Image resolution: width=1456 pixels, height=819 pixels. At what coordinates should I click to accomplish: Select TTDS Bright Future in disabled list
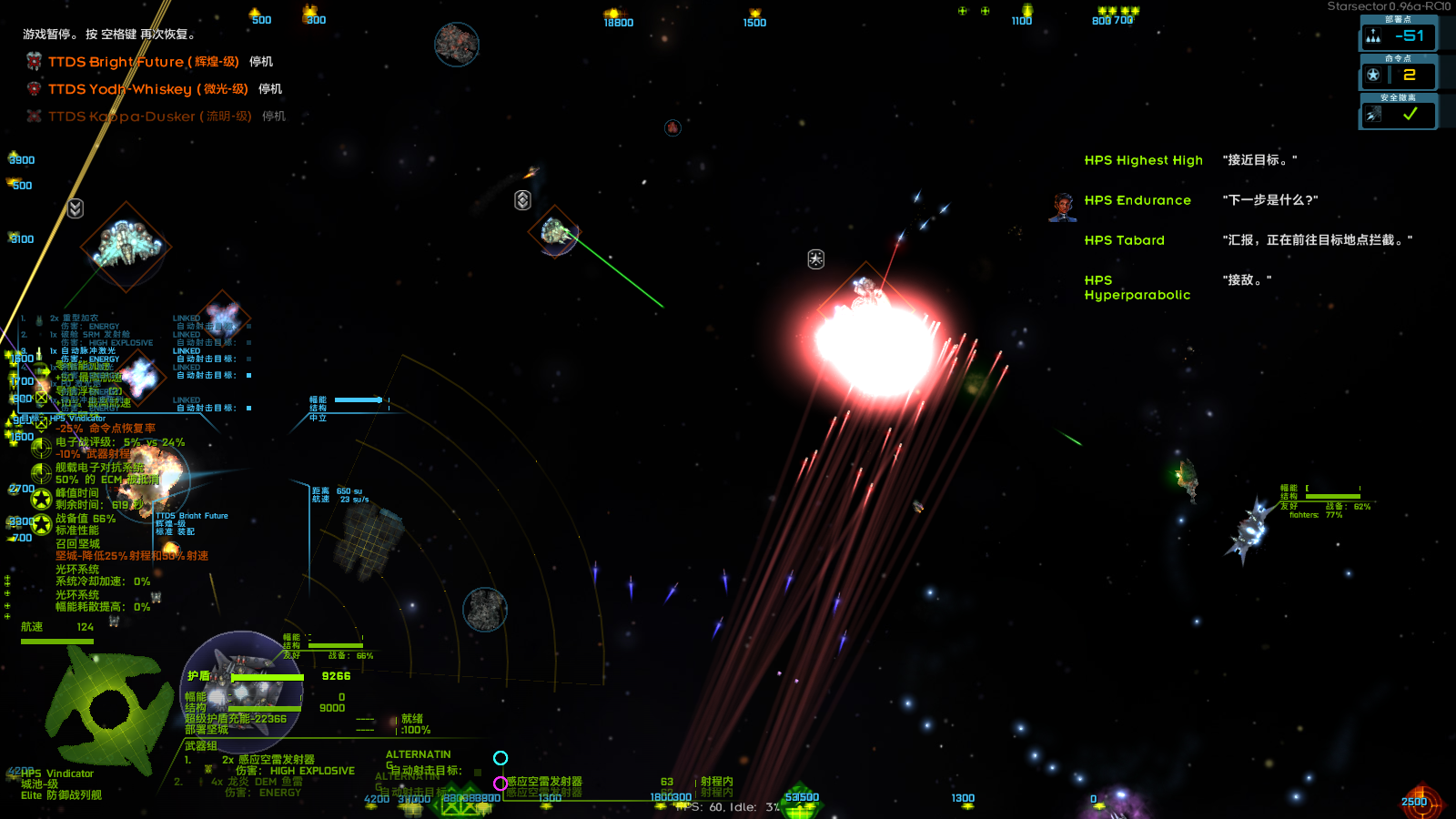coord(143,62)
